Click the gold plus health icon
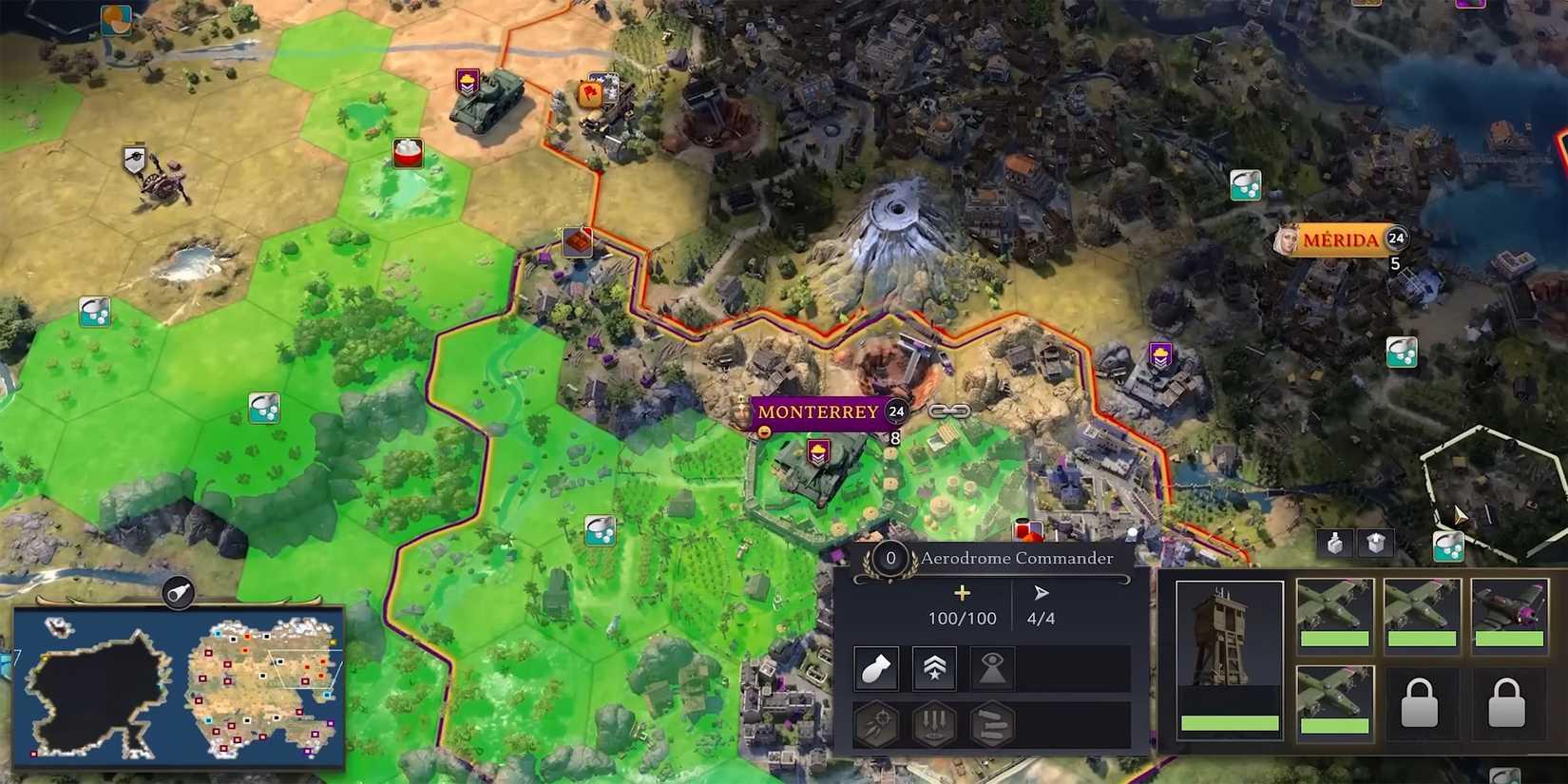This screenshot has height=784, width=1568. [x=962, y=594]
